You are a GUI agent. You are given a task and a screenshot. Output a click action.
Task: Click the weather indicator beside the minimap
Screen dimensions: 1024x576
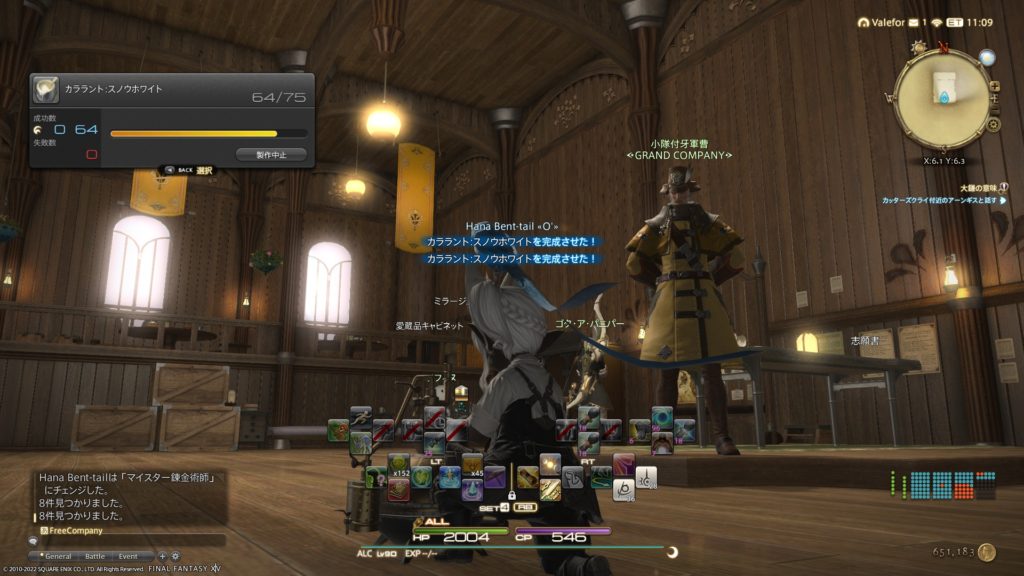987,58
